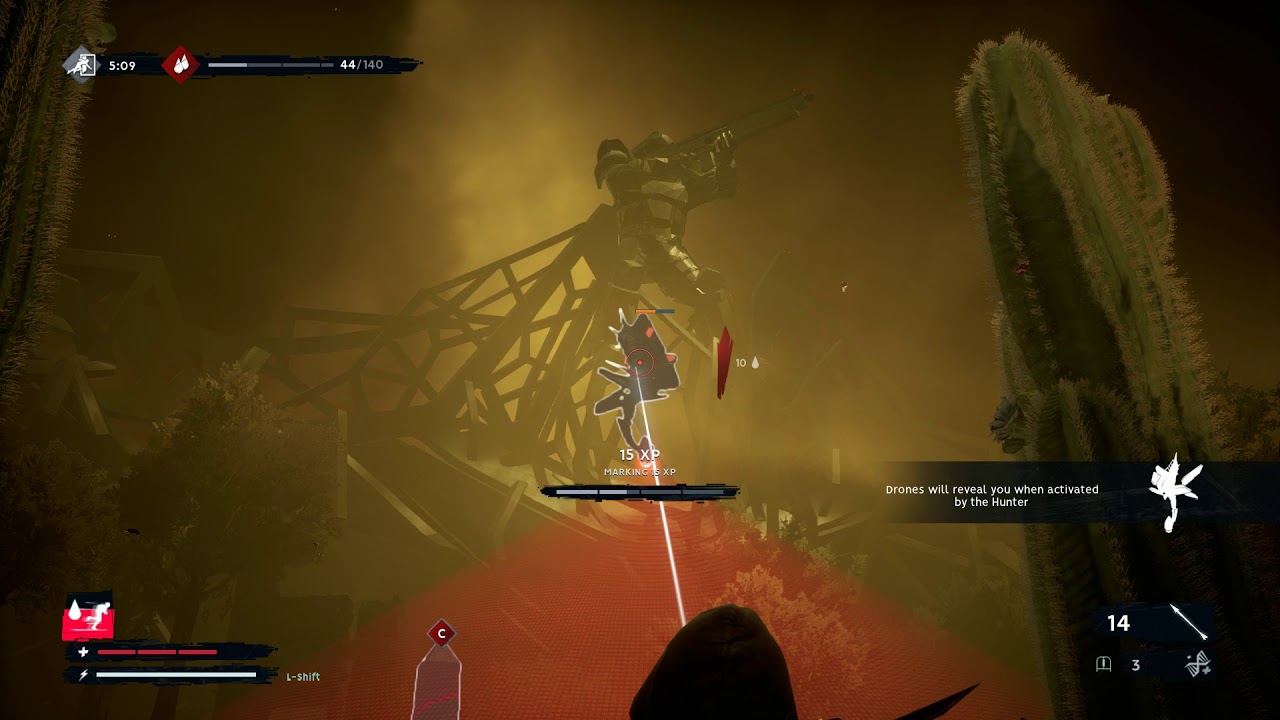
Task: Click the white drone icon in the hint
Action: (x=1174, y=493)
